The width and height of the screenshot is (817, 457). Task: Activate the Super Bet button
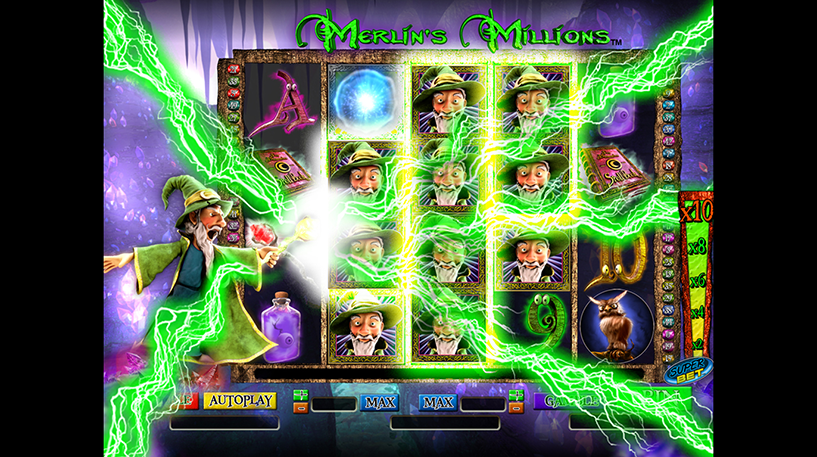683,371
